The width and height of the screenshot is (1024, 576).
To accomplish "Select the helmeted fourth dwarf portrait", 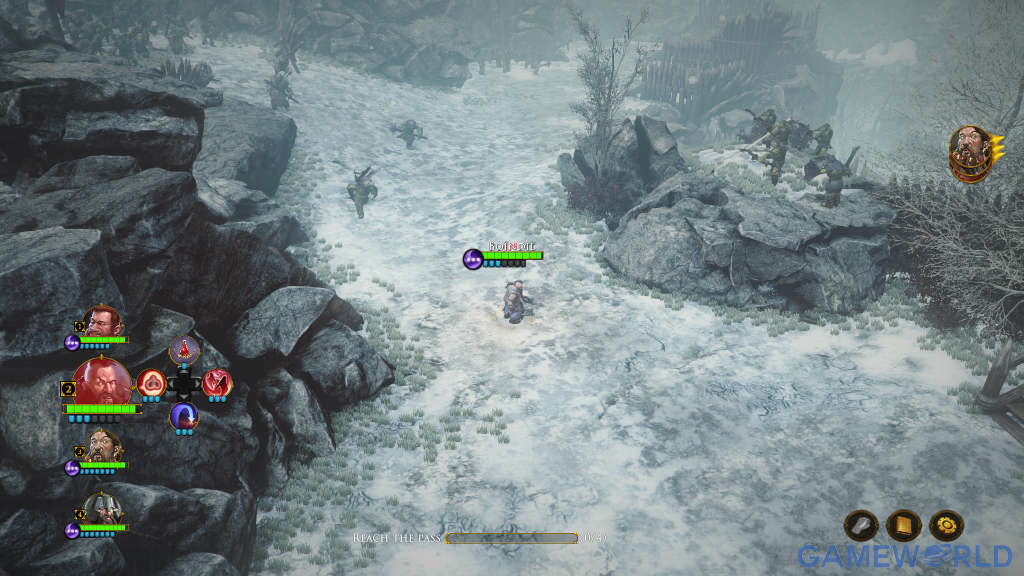I will 103,508.
